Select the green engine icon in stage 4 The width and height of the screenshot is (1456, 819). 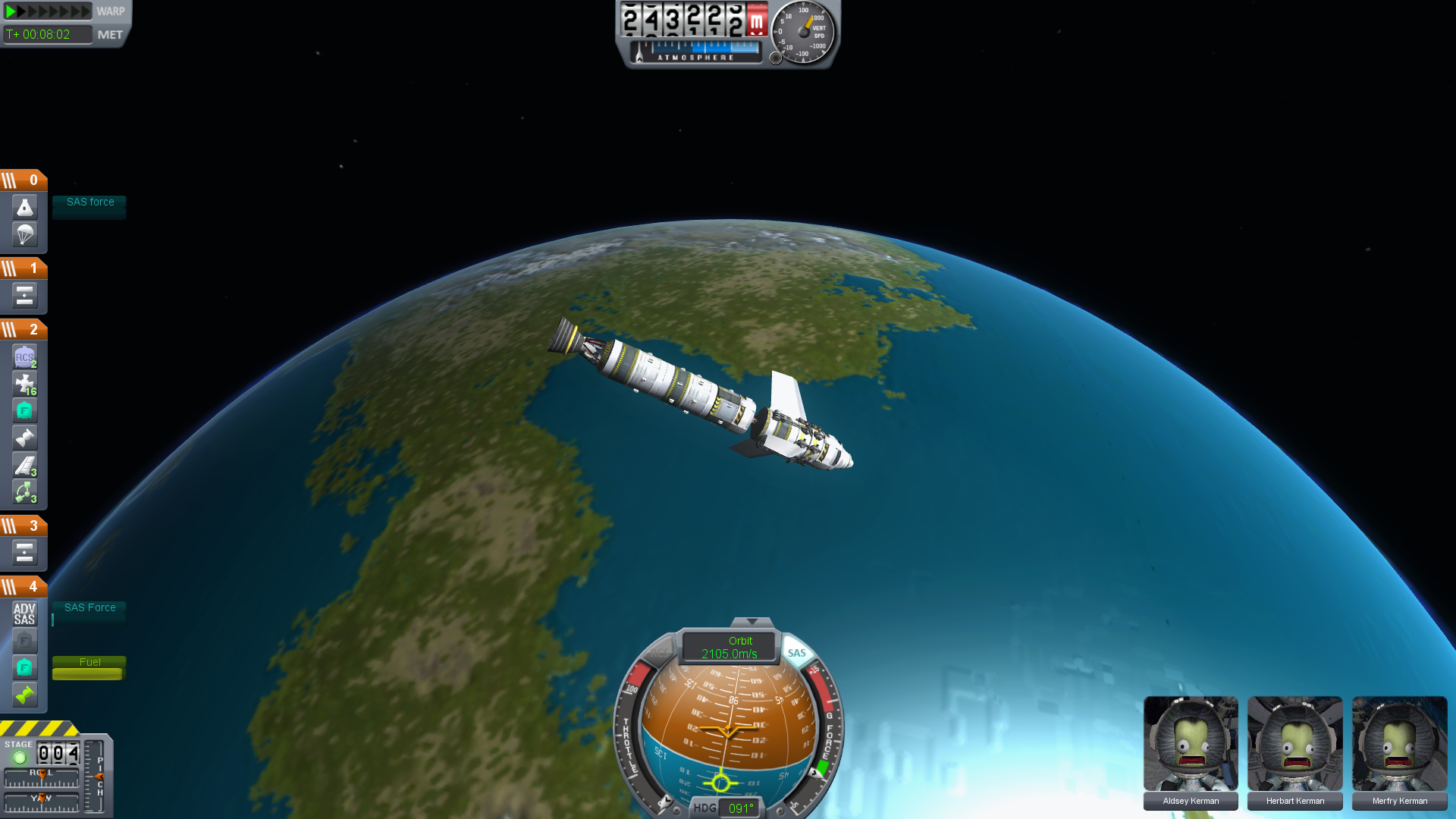[x=24, y=695]
